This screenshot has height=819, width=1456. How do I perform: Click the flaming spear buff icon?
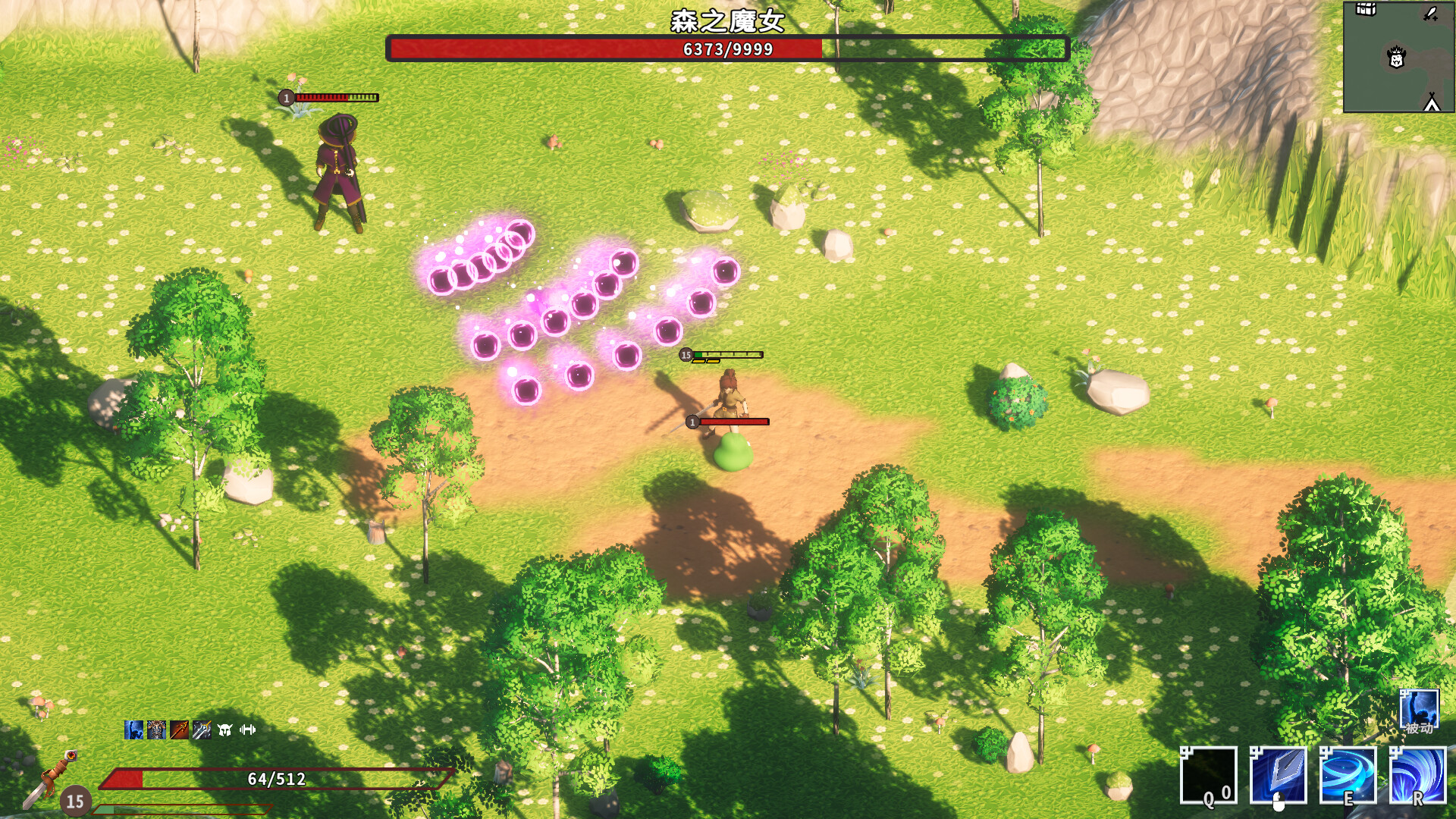(179, 730)
